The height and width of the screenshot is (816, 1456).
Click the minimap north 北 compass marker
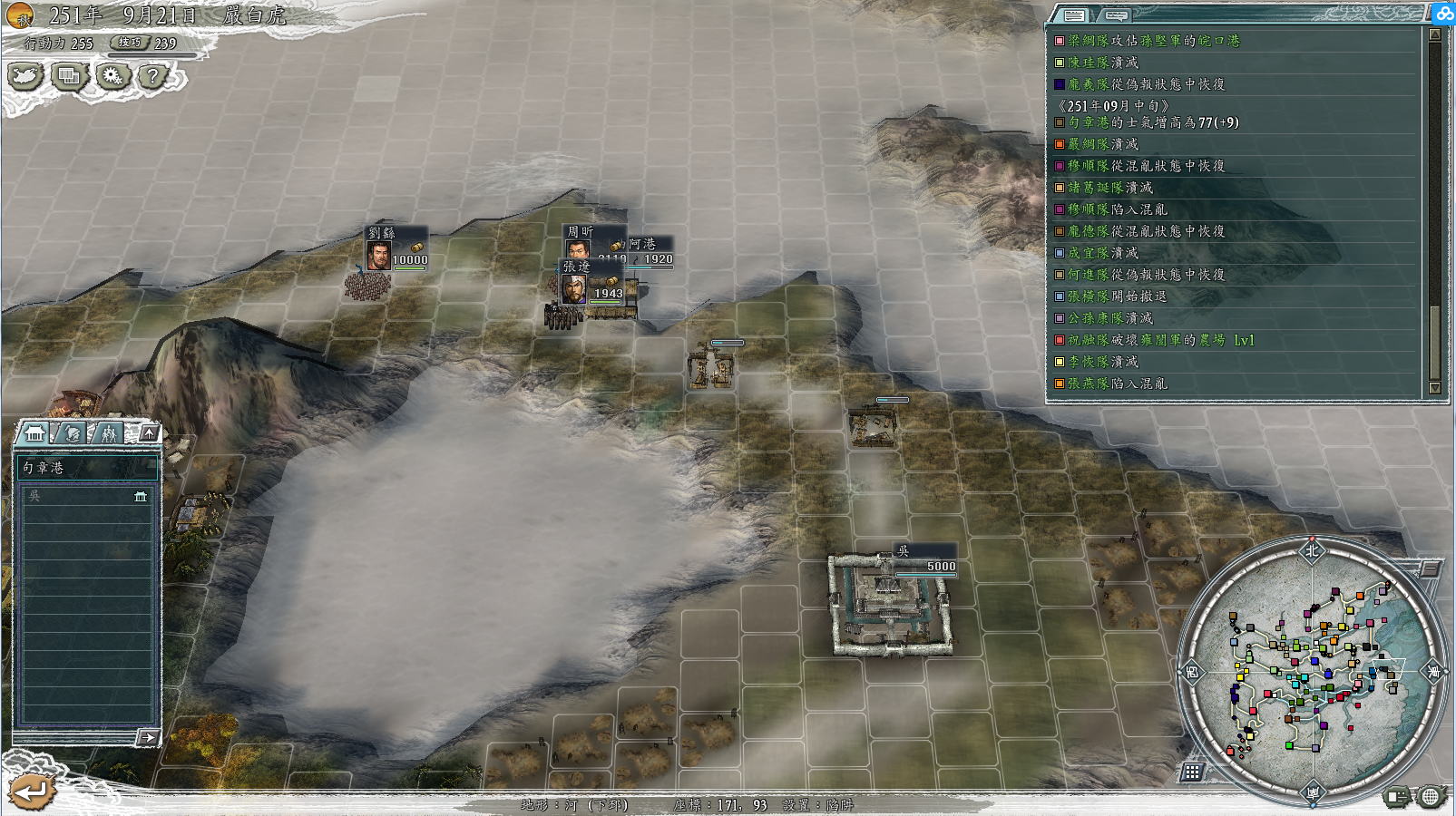coord(1312,550)
